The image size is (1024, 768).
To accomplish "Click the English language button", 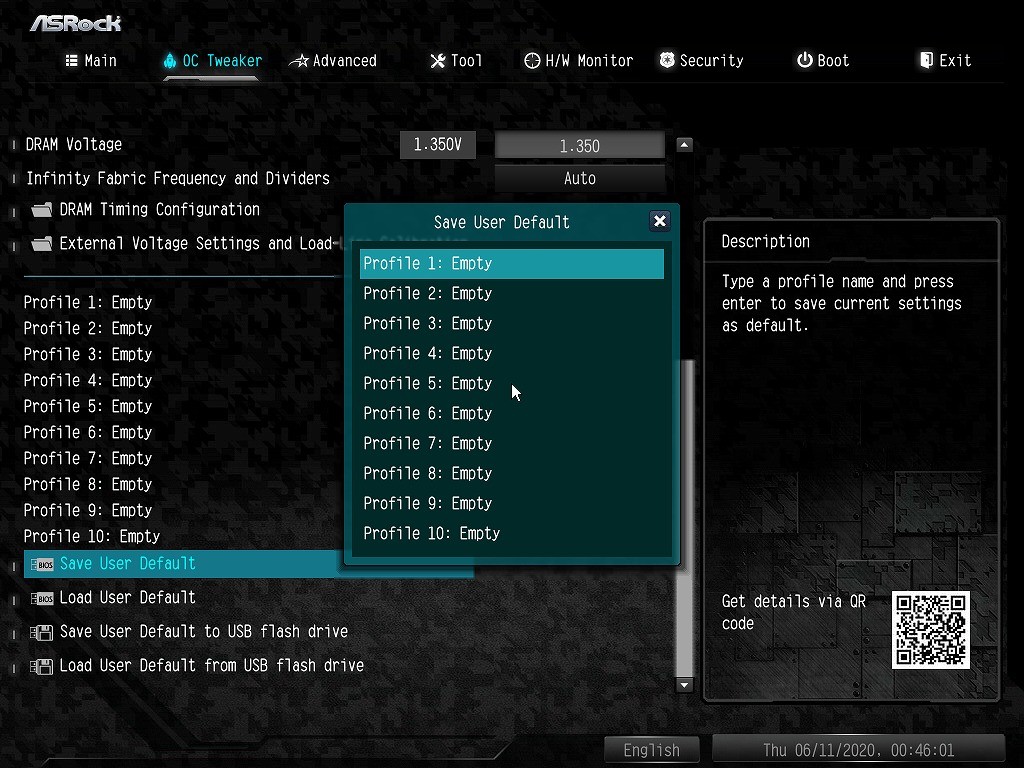I will coord(651,750).
